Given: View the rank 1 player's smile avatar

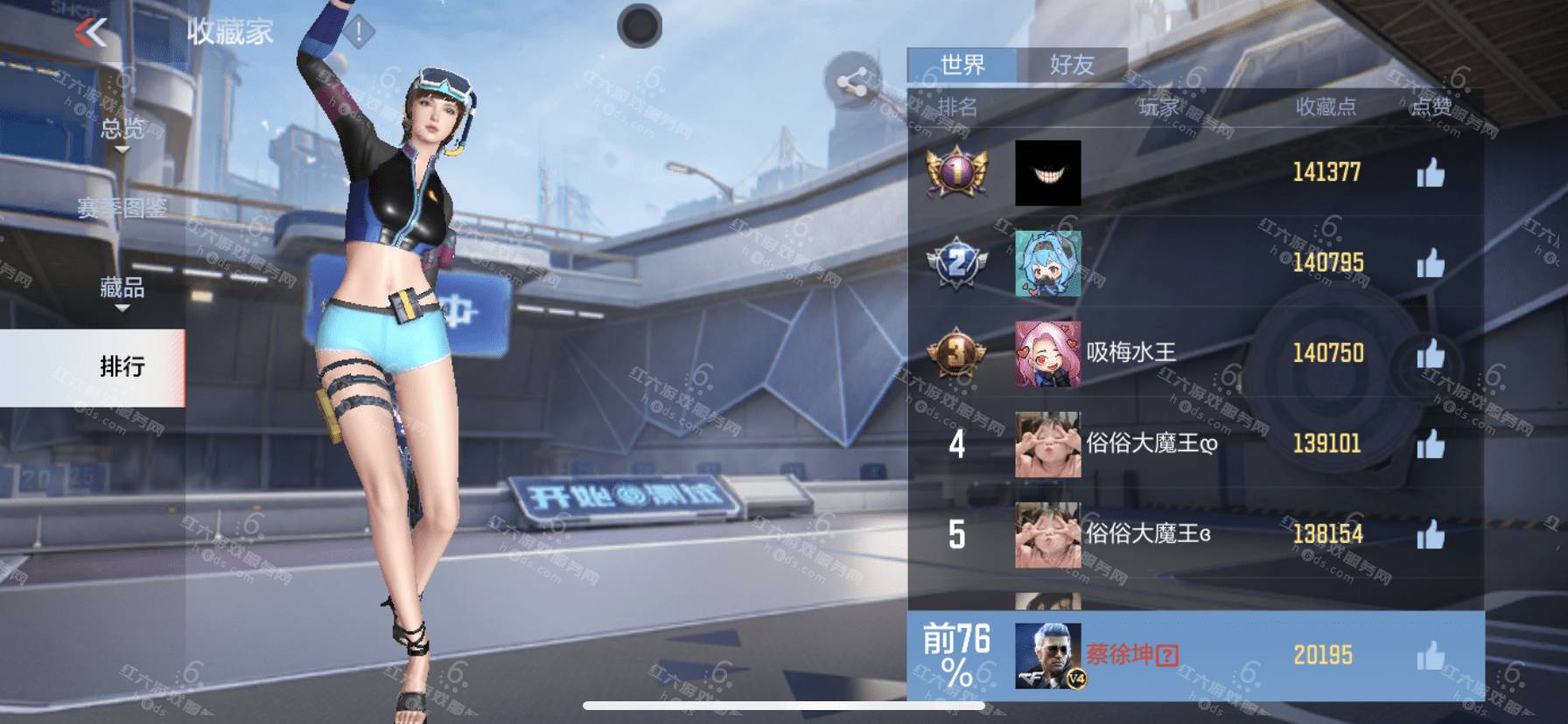Looking at the screenshot, I should [x=1047, y=173].
